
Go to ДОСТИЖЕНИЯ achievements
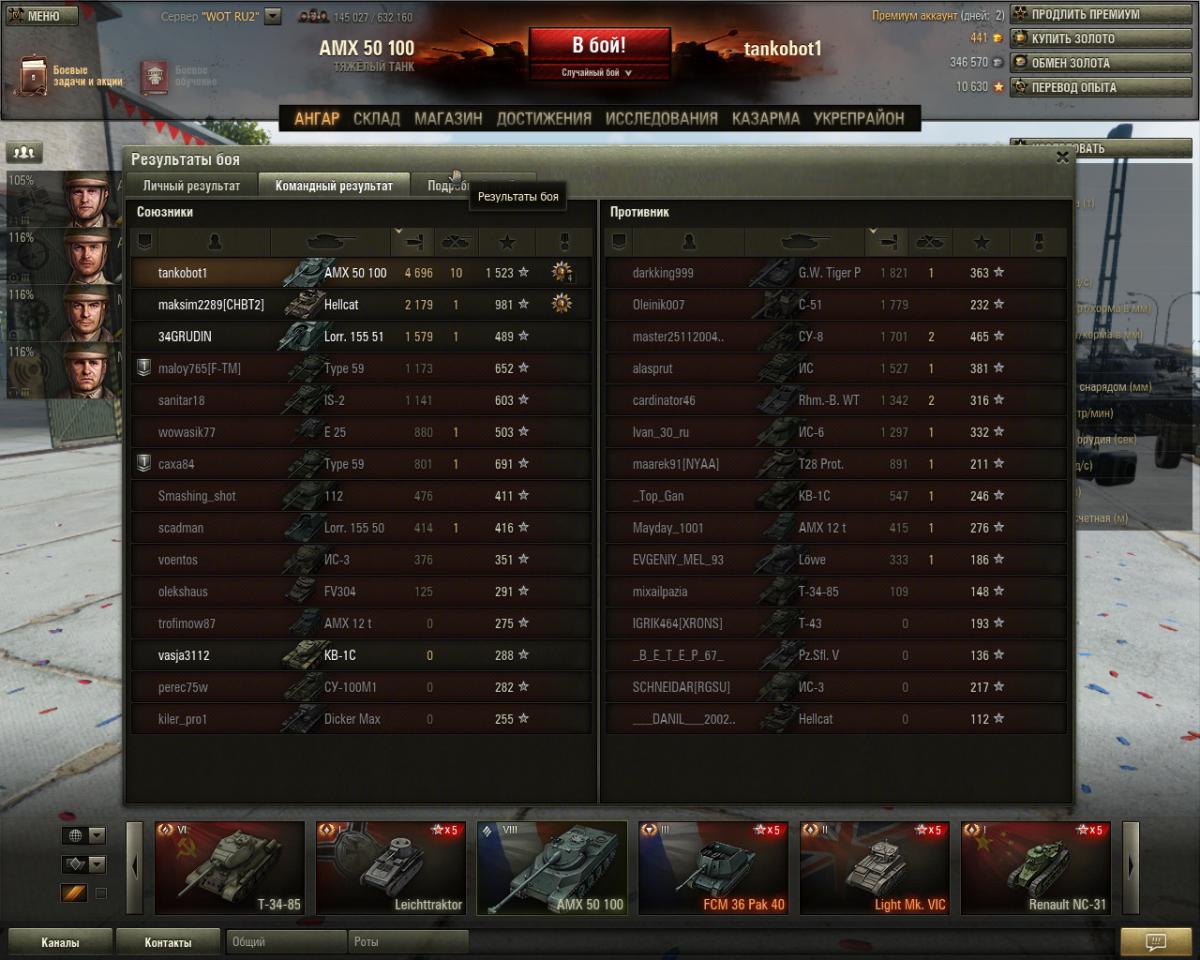tap(544, 118)
